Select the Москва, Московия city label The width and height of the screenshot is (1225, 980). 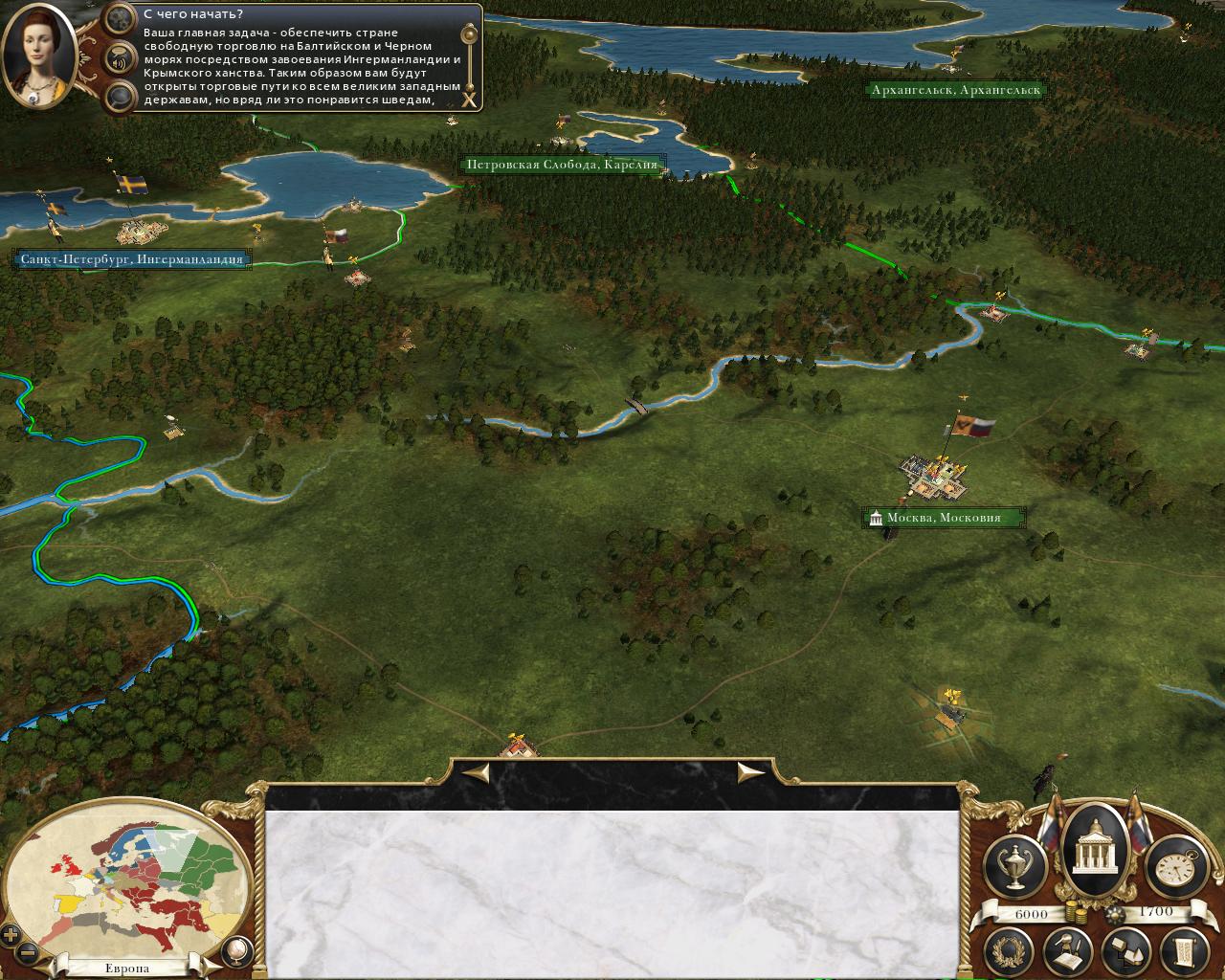point(943,518)
